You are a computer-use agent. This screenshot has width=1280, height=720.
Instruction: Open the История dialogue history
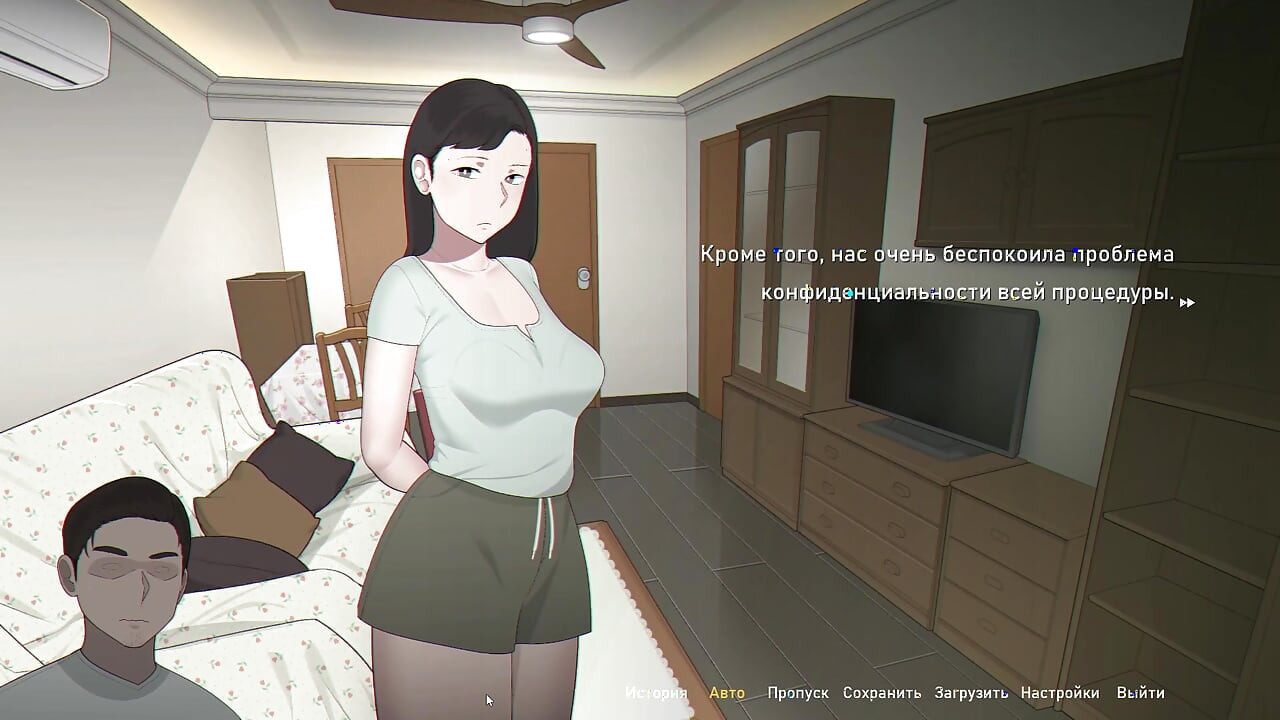coord(655,691)
